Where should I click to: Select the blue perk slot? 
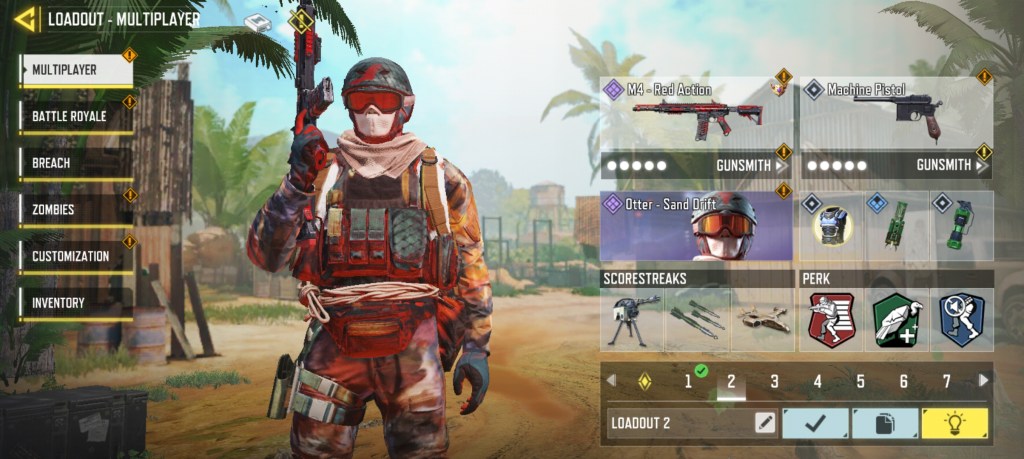coord(962,320)
